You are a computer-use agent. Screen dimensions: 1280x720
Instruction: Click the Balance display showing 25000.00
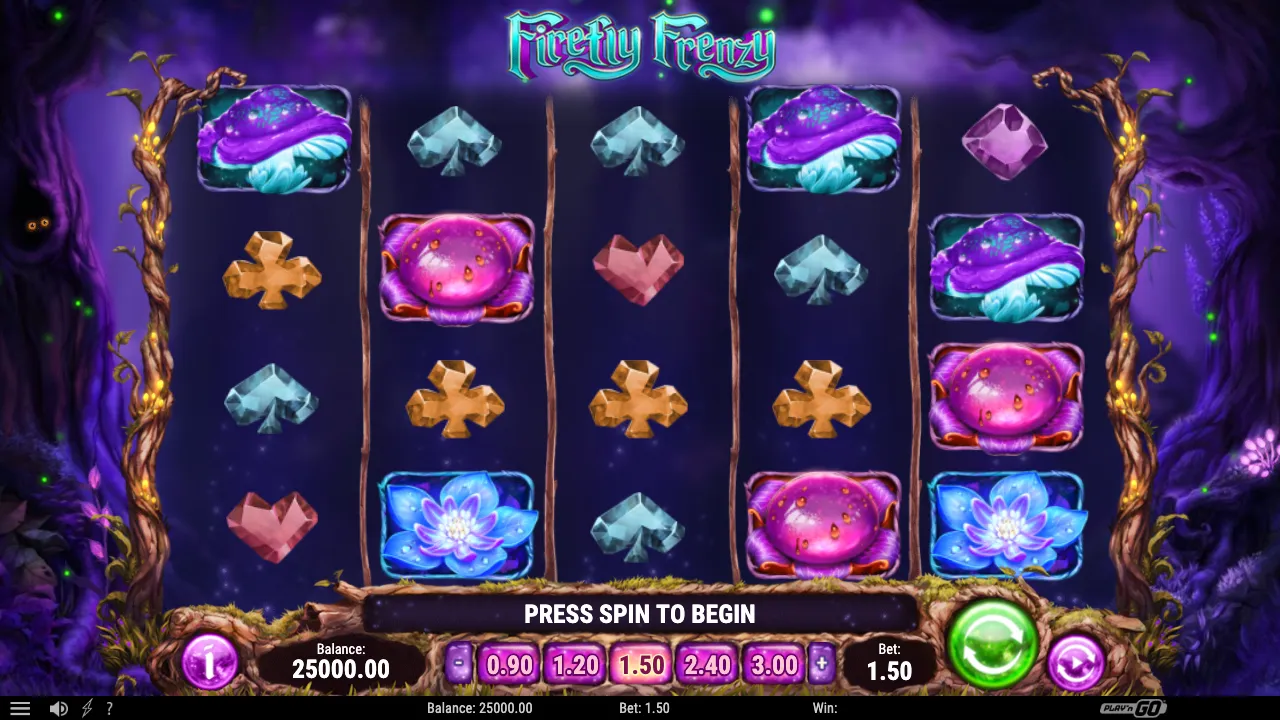pos(341,661)
